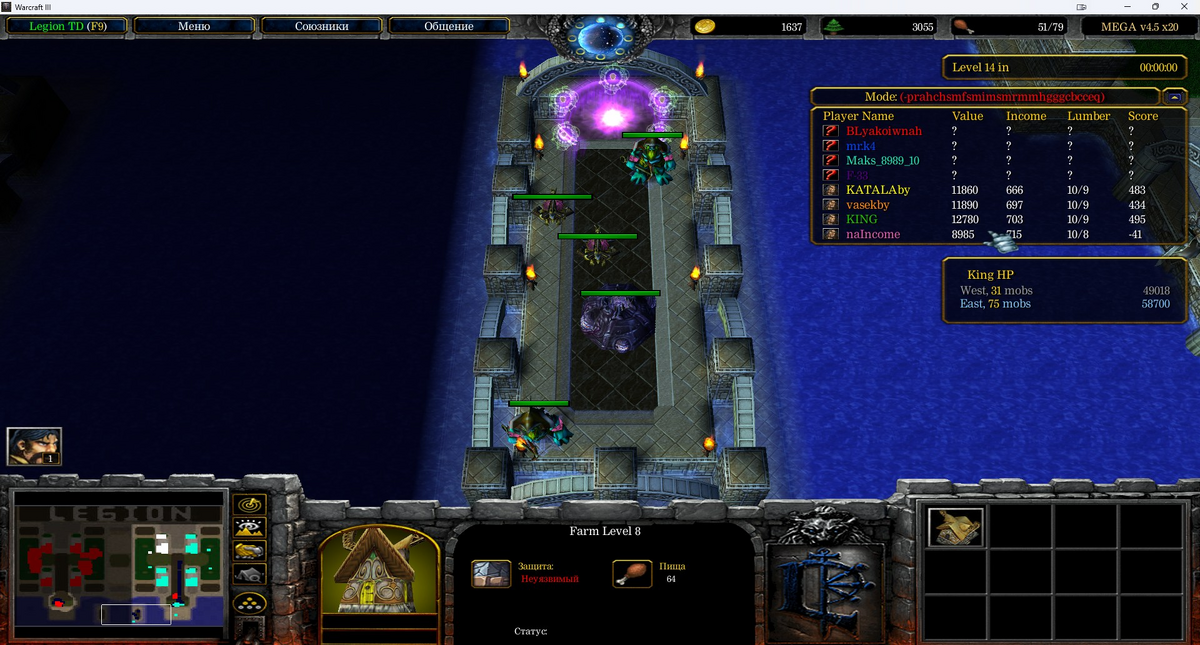Toggle minimap terrain display button
The image size is (1200, 645).
tap(249, 527)
